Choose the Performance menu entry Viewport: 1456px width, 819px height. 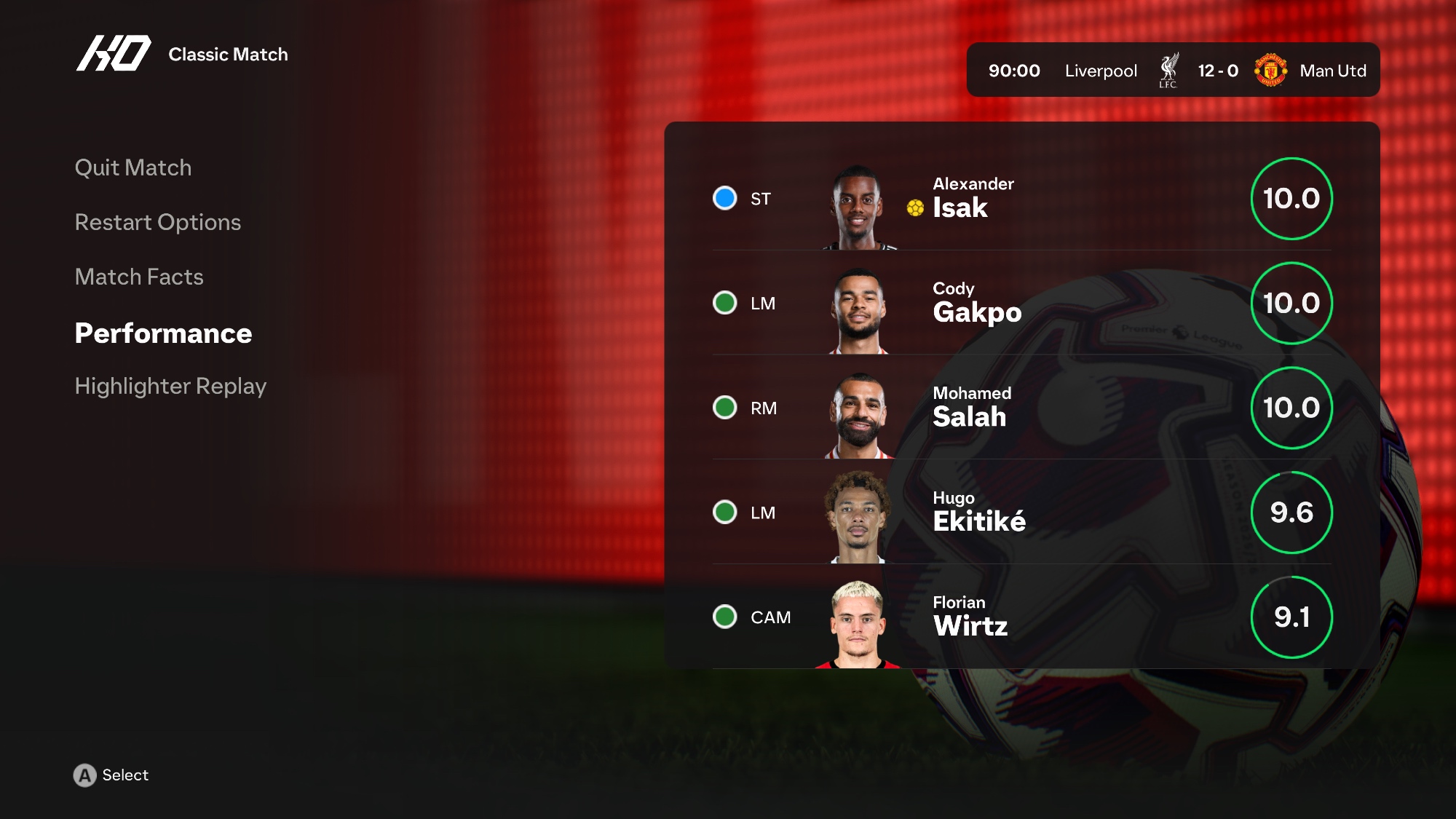(x=163, y=333)
